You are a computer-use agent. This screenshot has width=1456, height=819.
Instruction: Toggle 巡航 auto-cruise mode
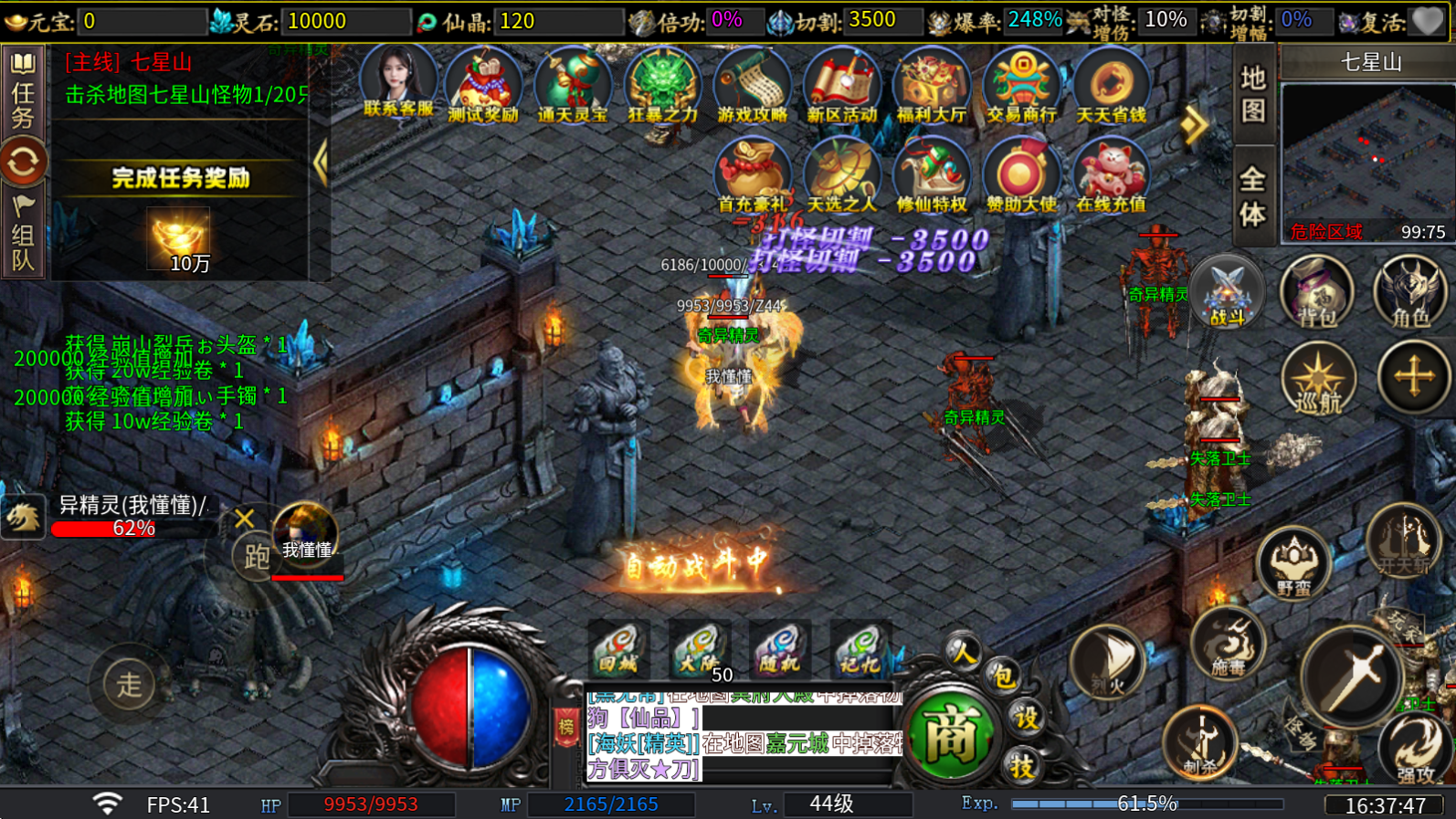tap(1317, 379)
